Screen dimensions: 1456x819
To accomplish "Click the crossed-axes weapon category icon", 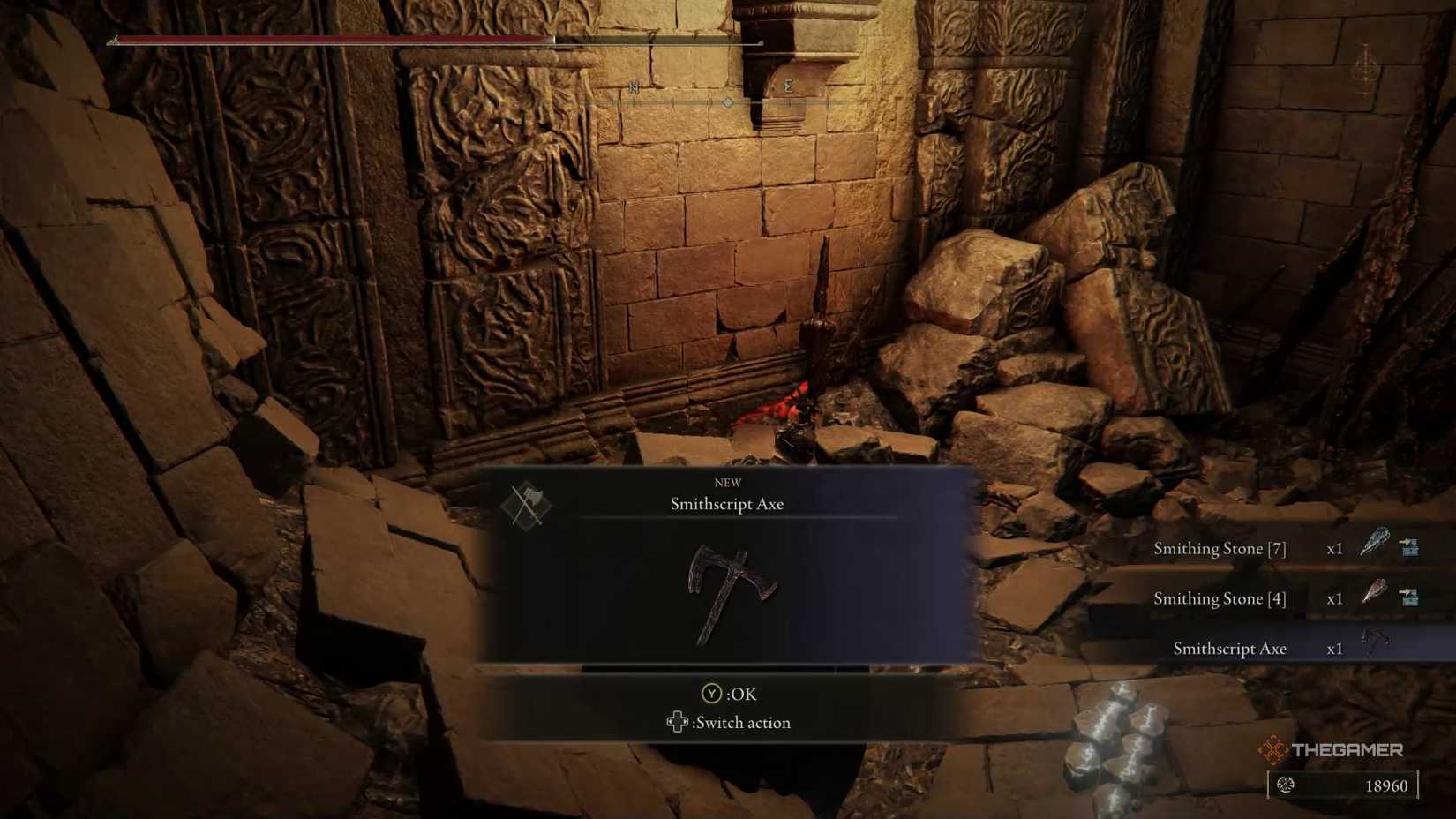I will [524, 502].
